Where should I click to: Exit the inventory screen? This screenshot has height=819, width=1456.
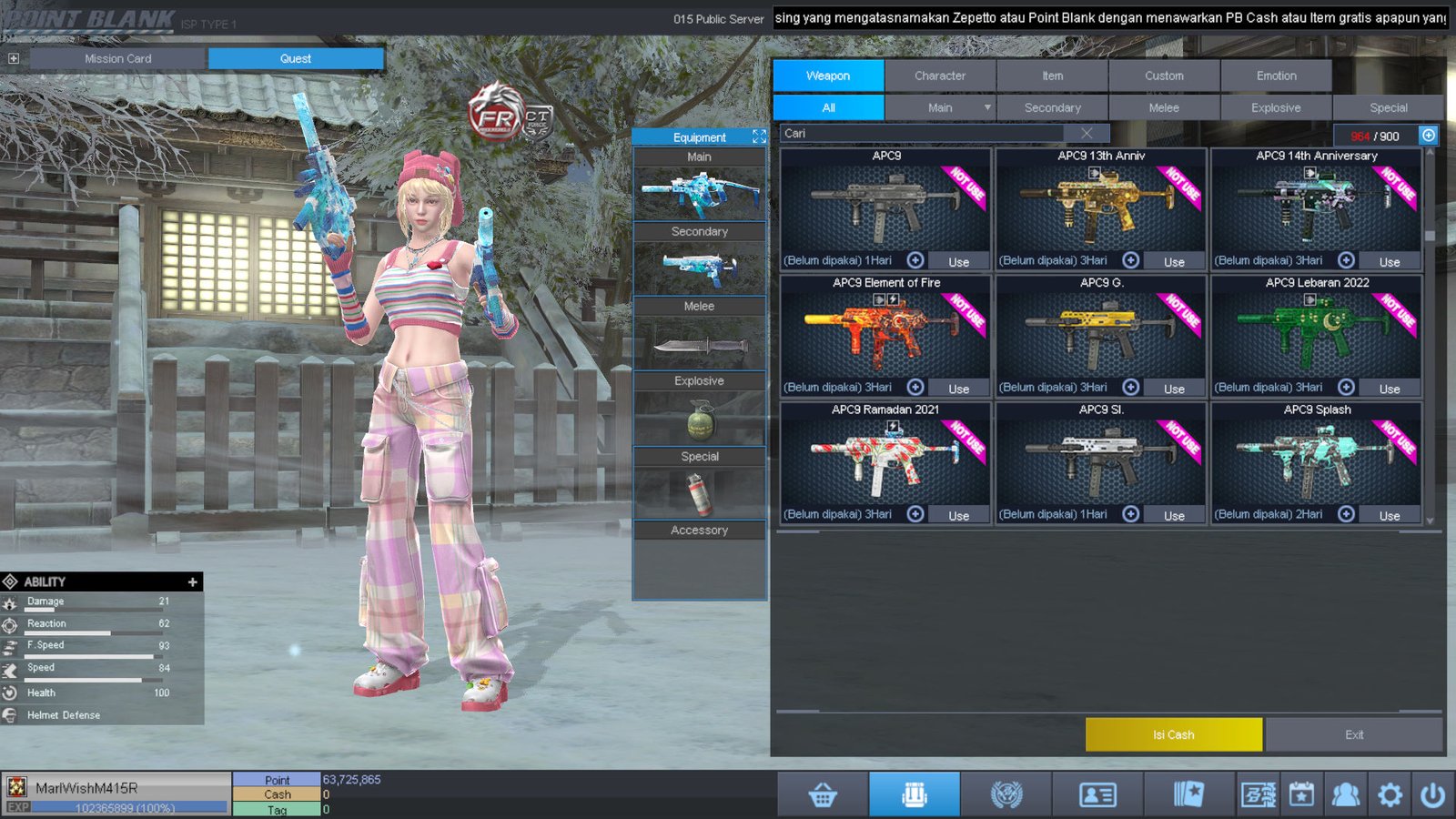point(1354,734)
